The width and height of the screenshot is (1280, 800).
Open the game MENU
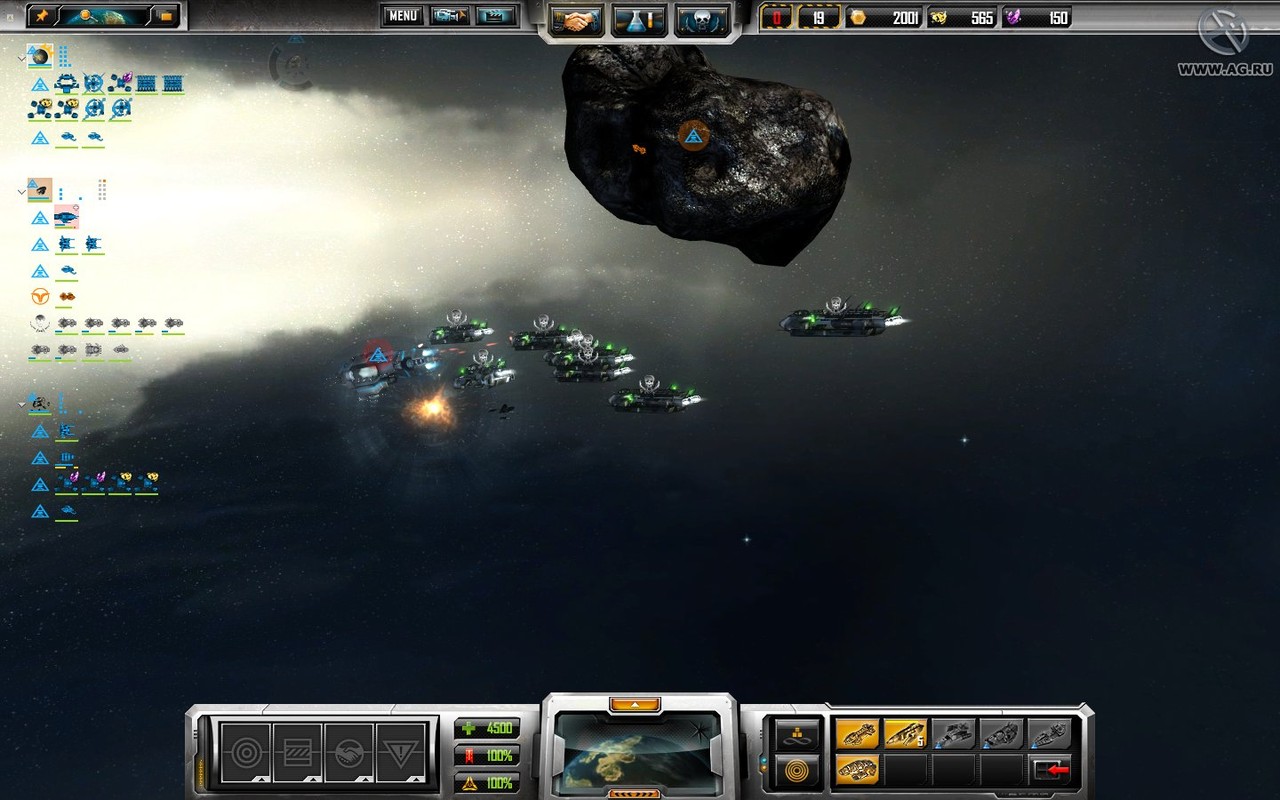click(402, 16)
